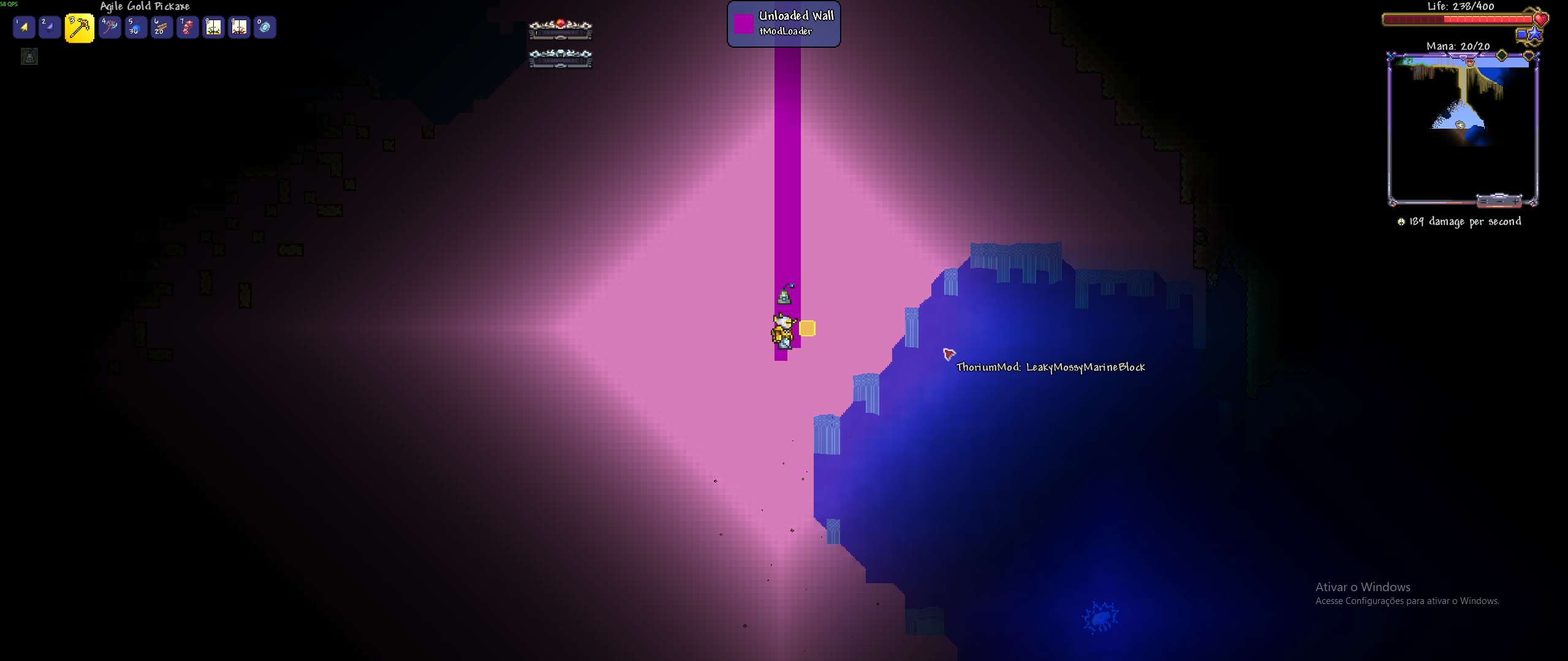Click the silver resource bar below the red-gem bar
1568x661 pixels.
pos(560,58)
